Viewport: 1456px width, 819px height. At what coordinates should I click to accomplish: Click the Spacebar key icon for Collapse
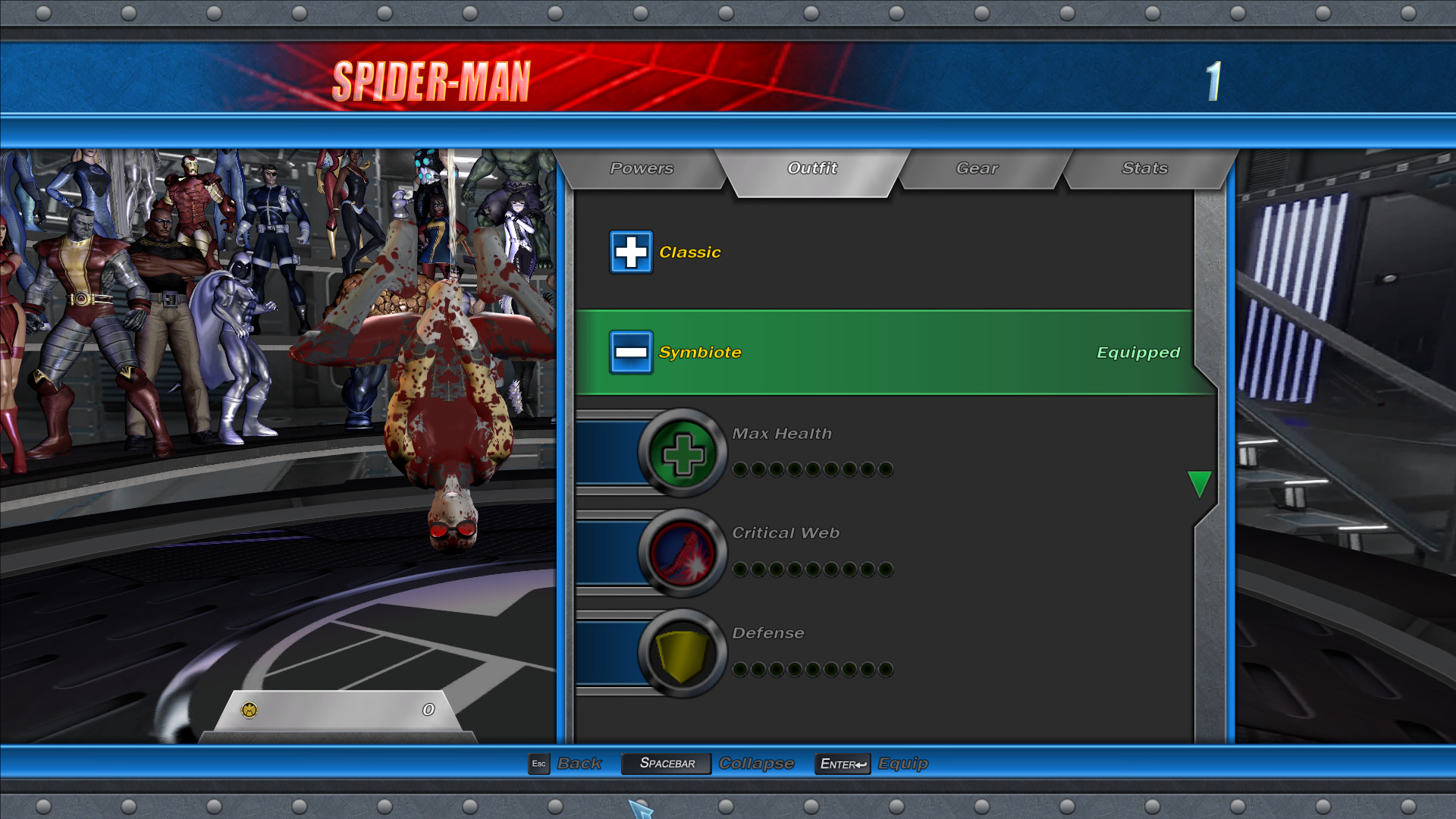pyautogui.click(x=665, y=764)
